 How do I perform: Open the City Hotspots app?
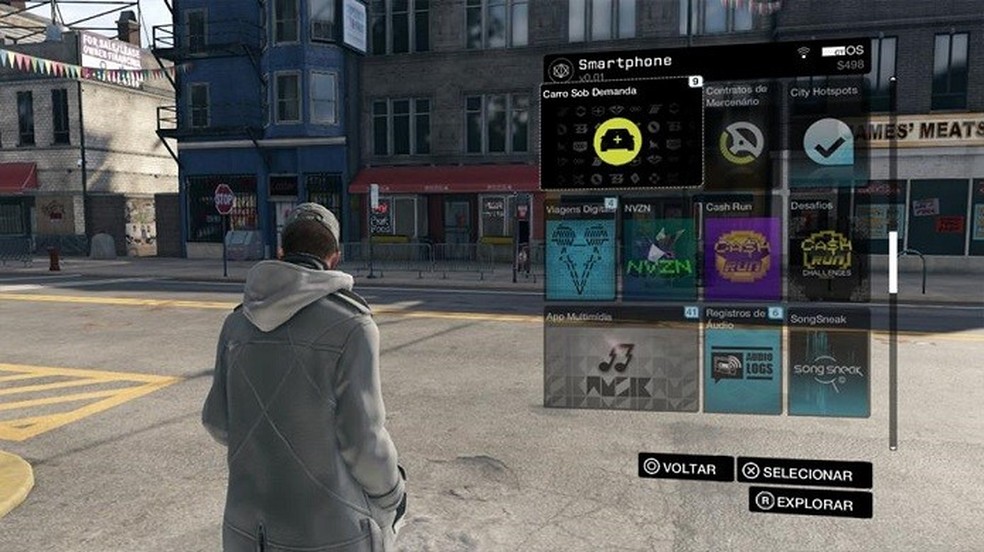828,142
